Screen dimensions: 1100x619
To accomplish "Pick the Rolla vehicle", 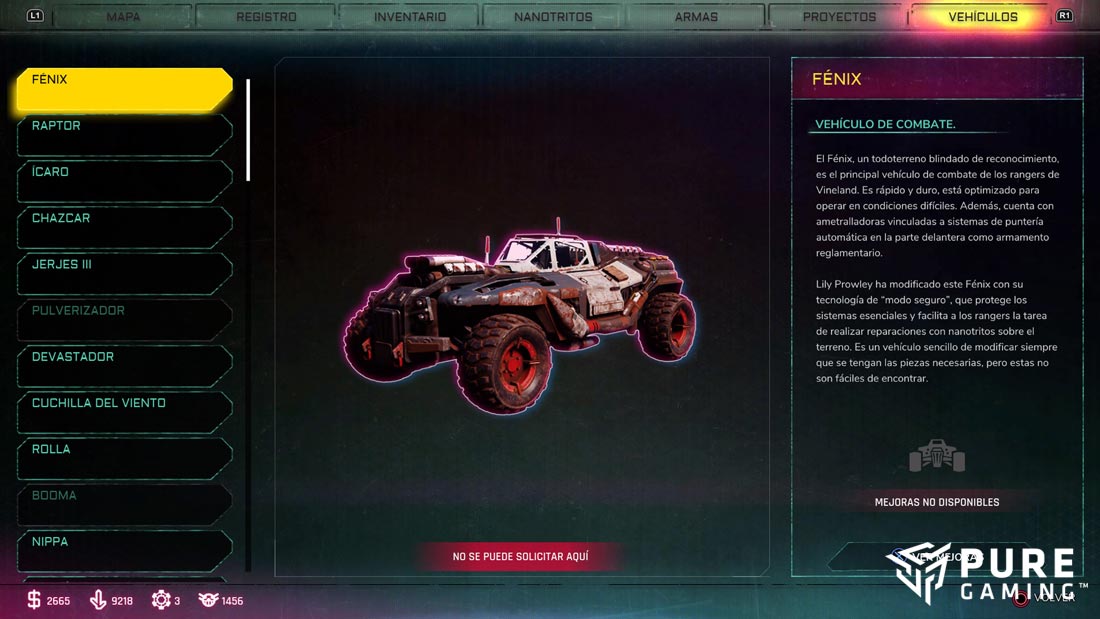I will pos(124,458).
